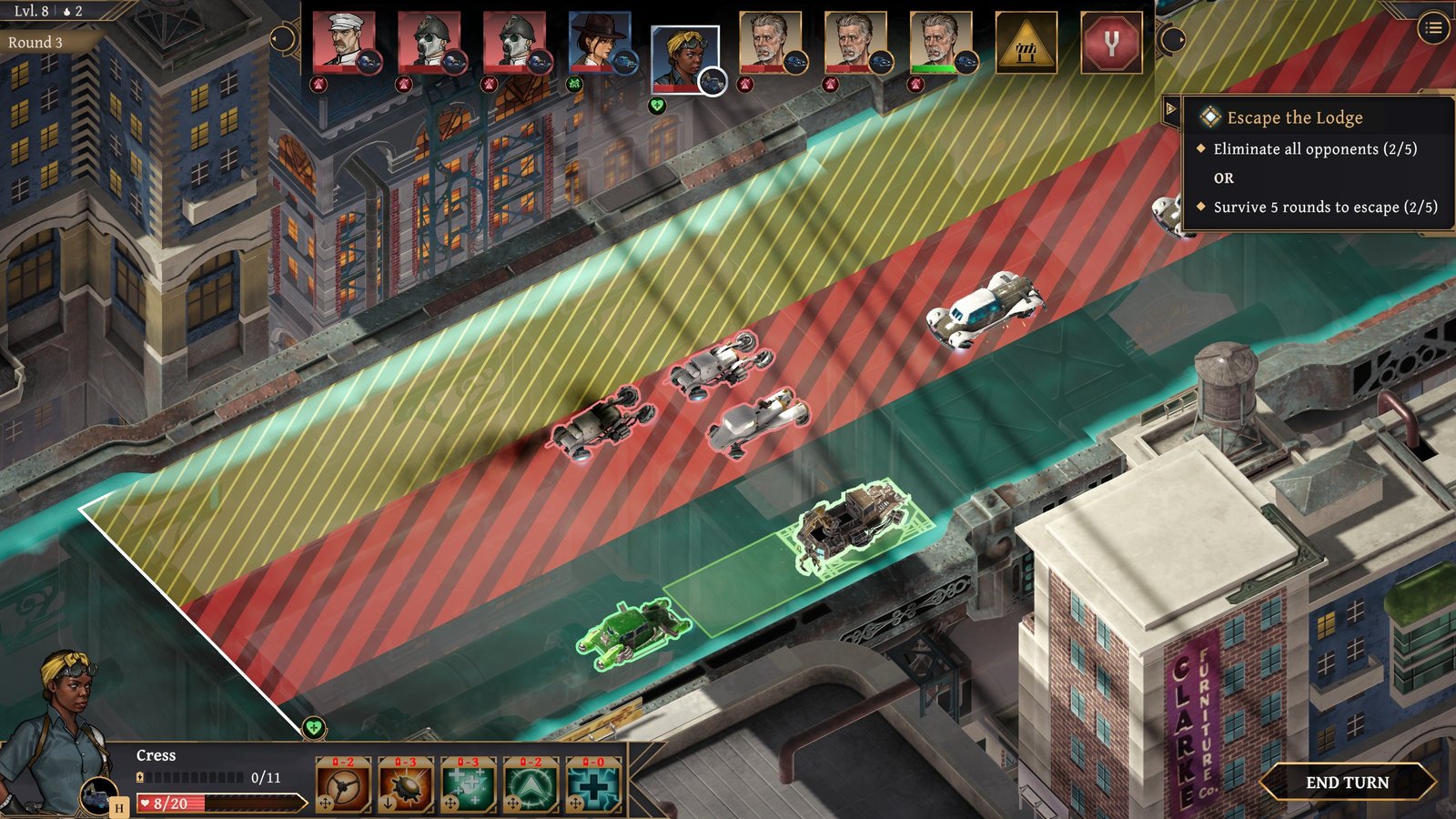Click Cress's portrait in the turn order

pyautogui.click(x=684, y=58)
